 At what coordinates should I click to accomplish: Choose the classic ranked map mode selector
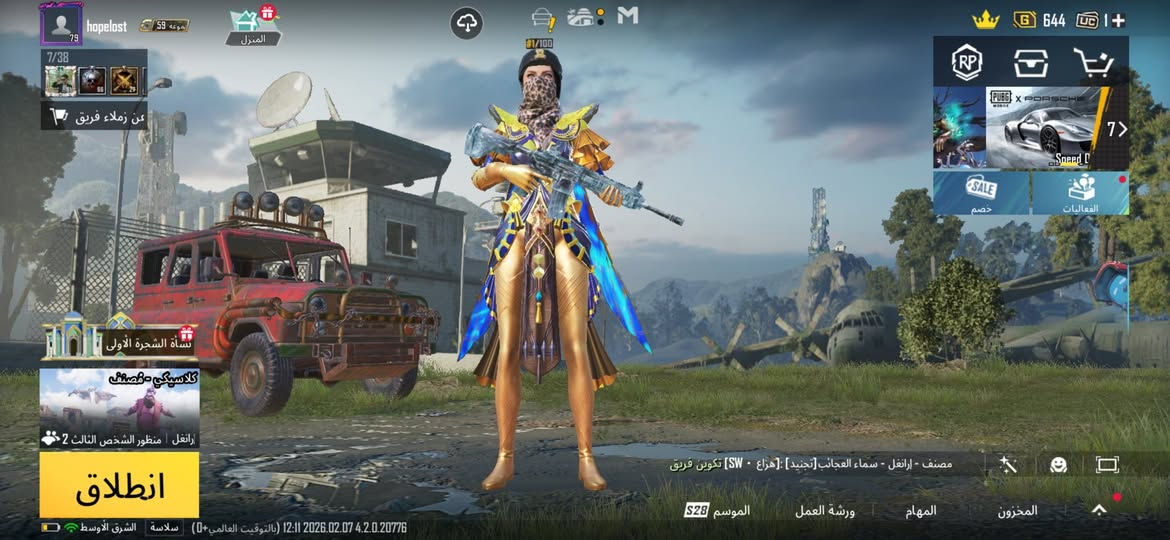(119, 407)
